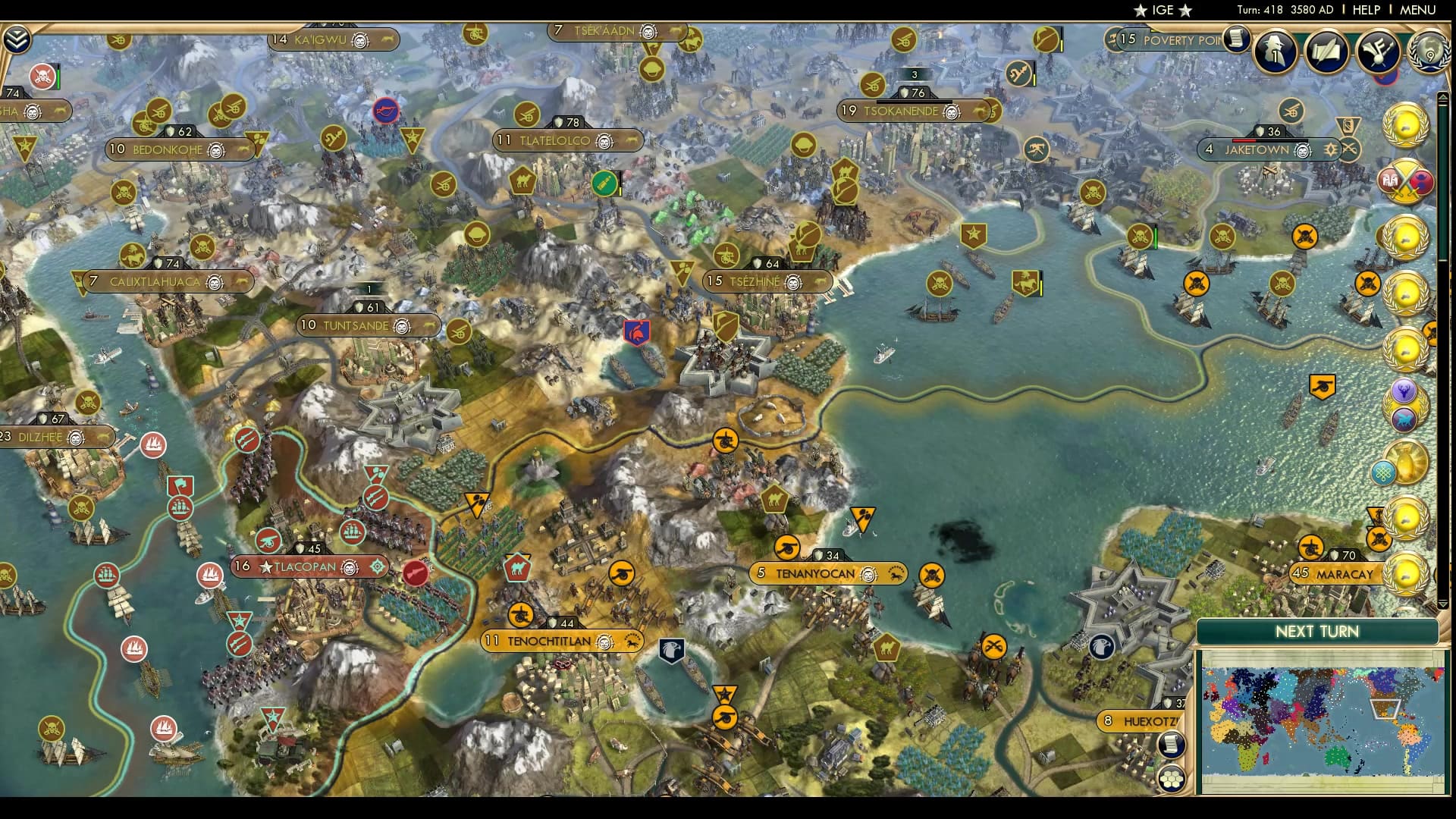The height and width of the screenshot is (819, 1456).
Task: Click the up arrow atop the notification scrollbar
Action: coord(1442,98)
